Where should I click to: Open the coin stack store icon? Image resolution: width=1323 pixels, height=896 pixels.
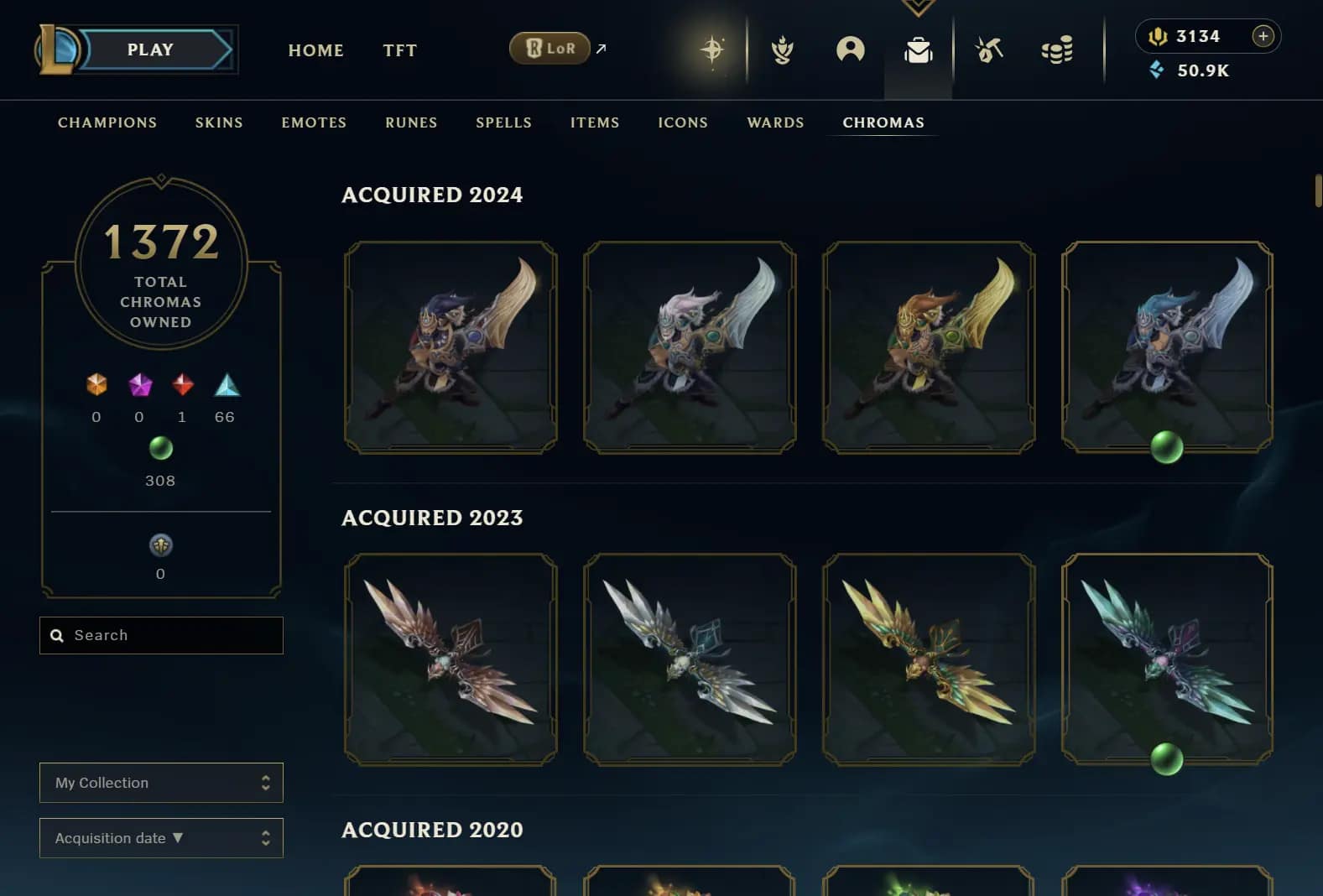tap(1057, 50)
